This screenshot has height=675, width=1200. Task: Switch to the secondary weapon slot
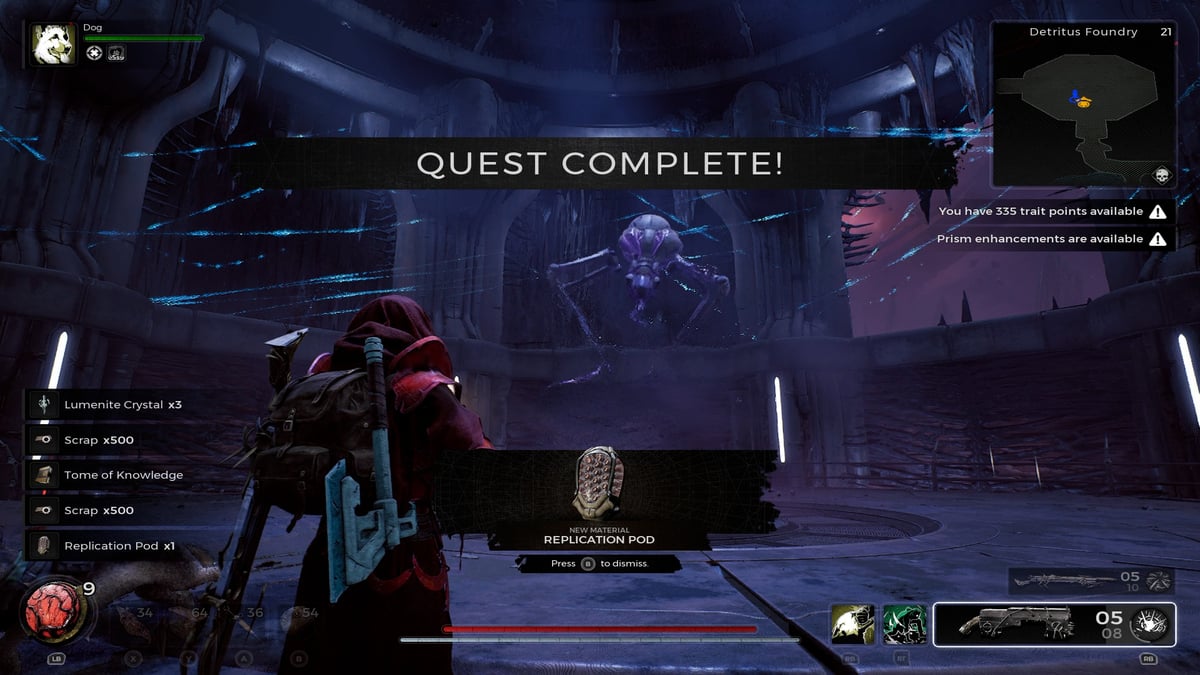[1076, 580]
